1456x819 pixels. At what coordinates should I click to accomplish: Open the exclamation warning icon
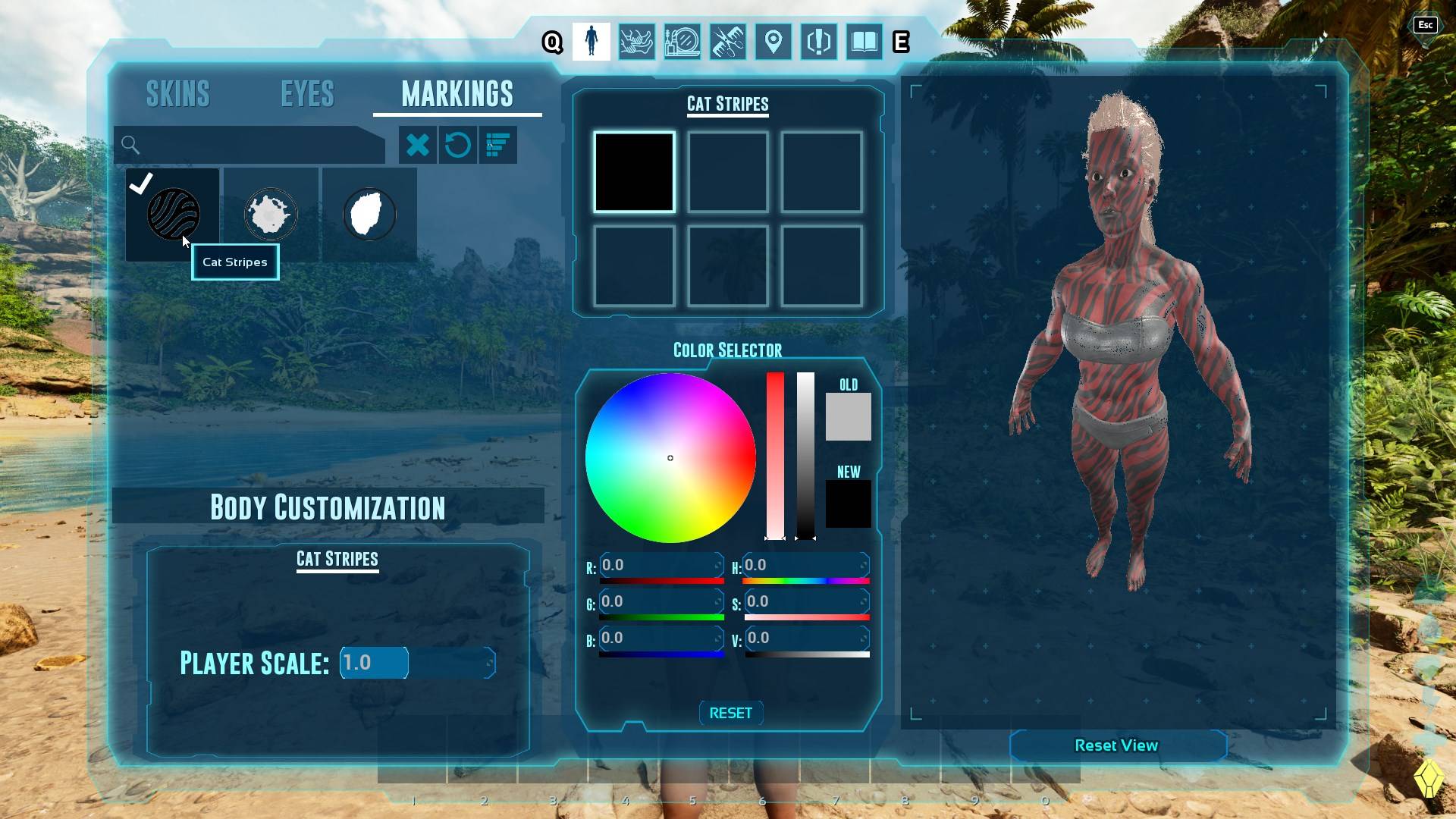click(x=819, y=42)
